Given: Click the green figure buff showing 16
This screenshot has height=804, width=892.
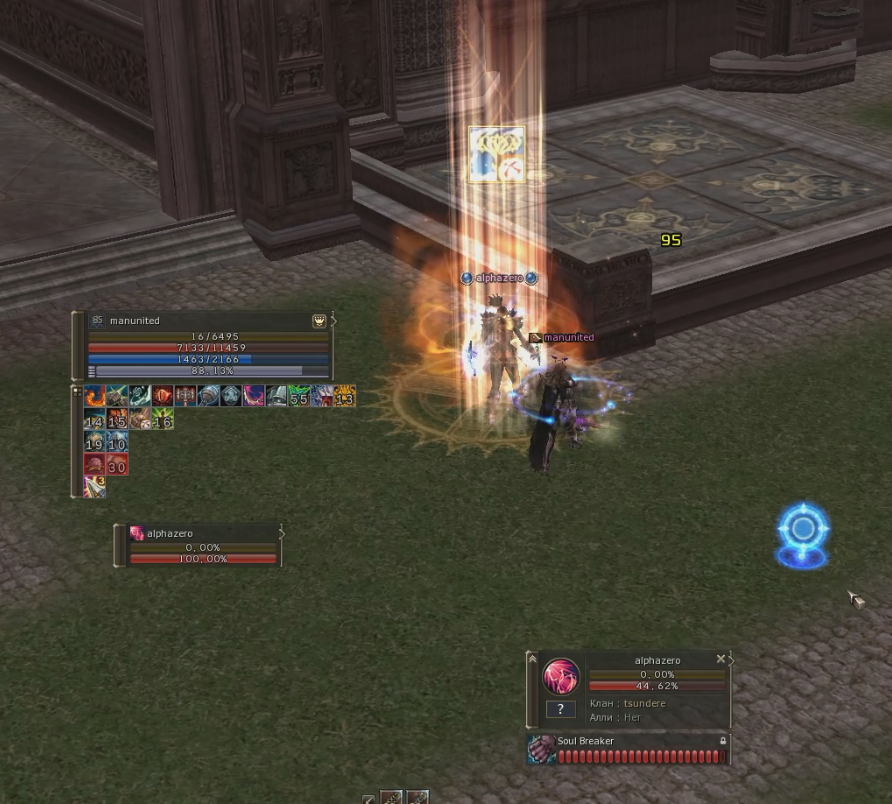Looking at the screenshot, I should (x=162, y=419).
